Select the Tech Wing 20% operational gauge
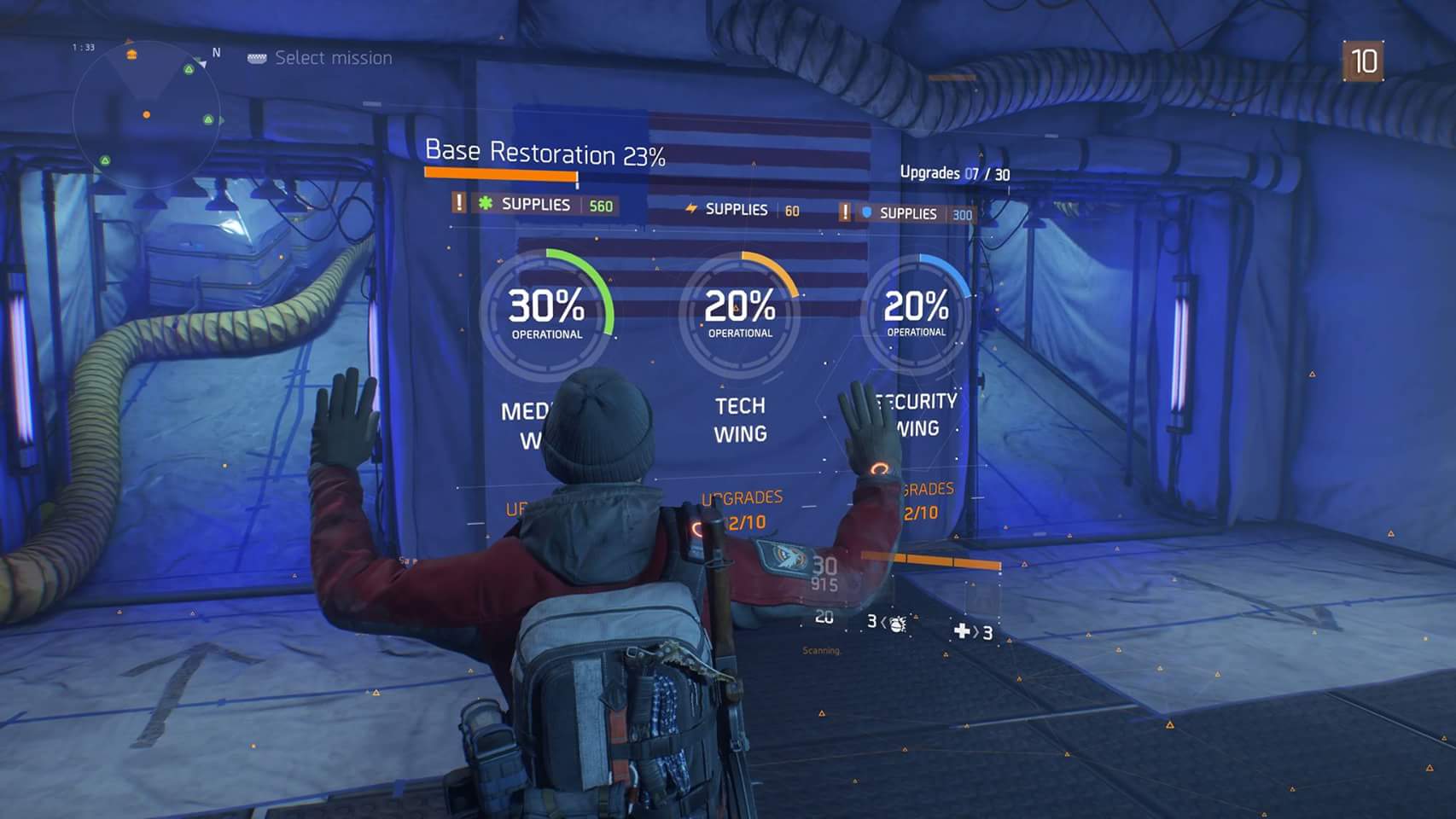Viewport: 1456px width, 819px height. (740, 314)
